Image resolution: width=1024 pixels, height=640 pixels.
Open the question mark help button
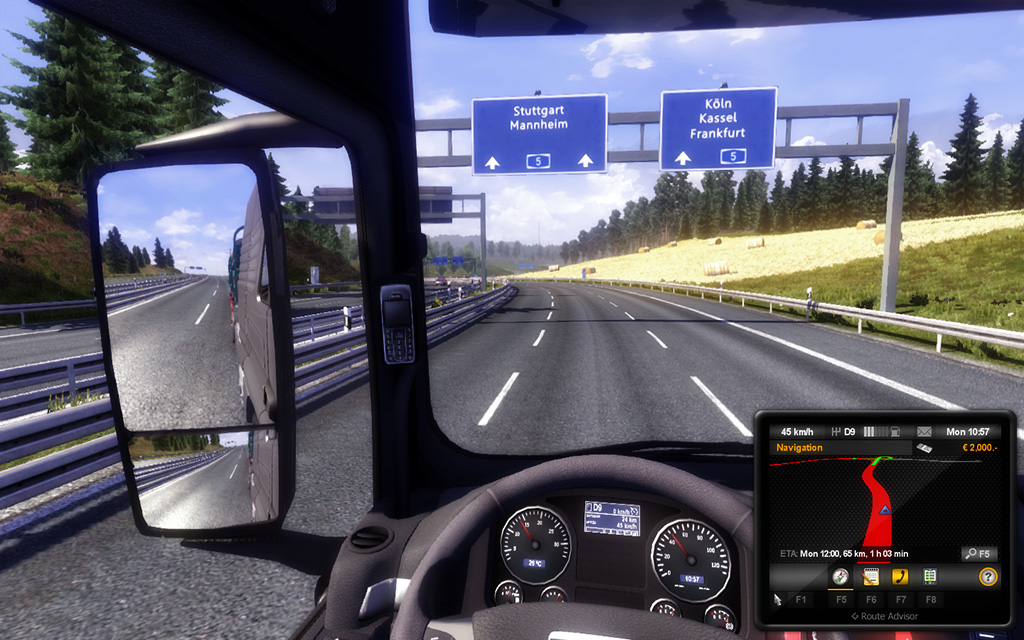(x=987, y=576)
